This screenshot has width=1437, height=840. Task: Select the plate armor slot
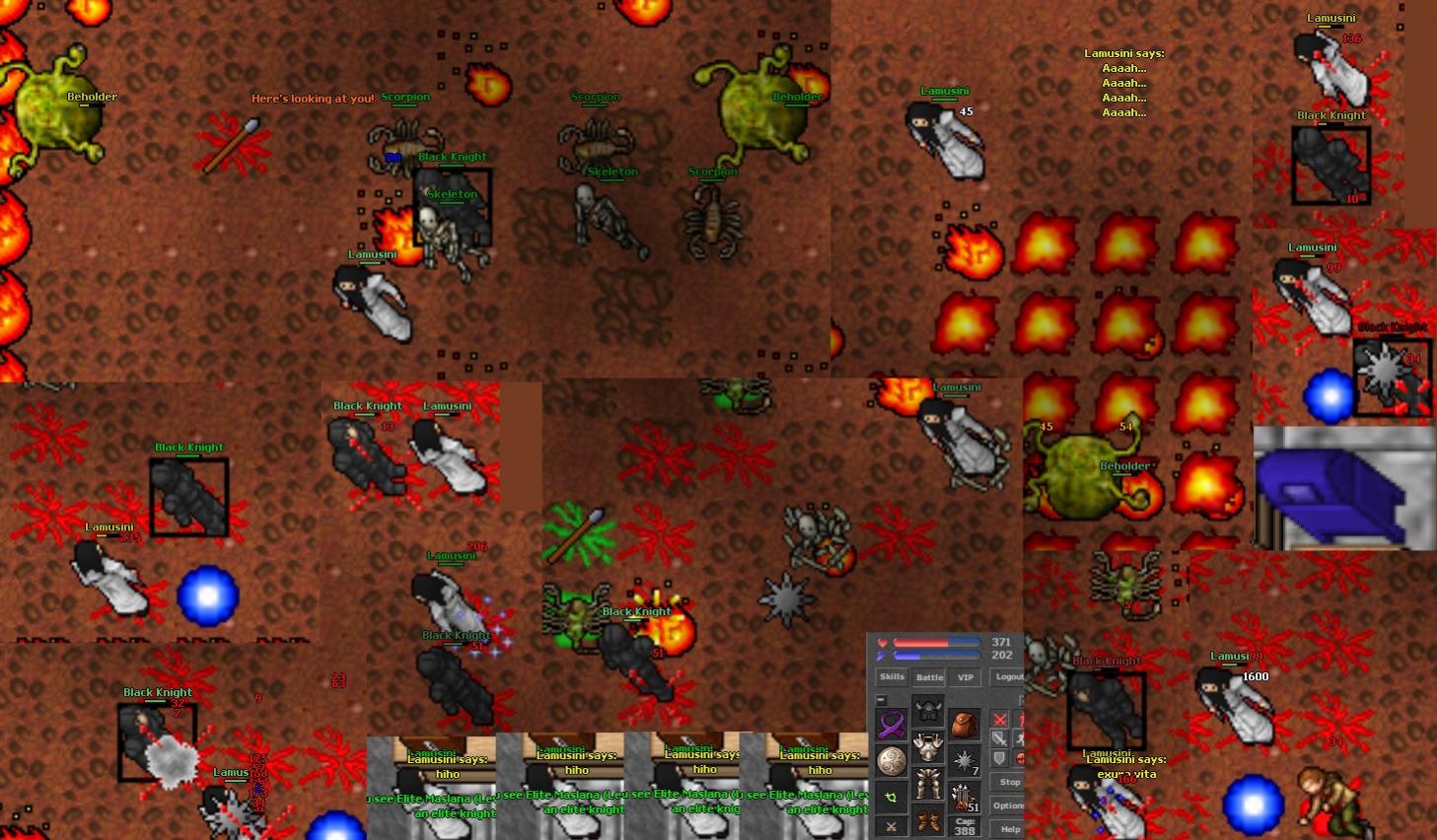pos(928,747)
